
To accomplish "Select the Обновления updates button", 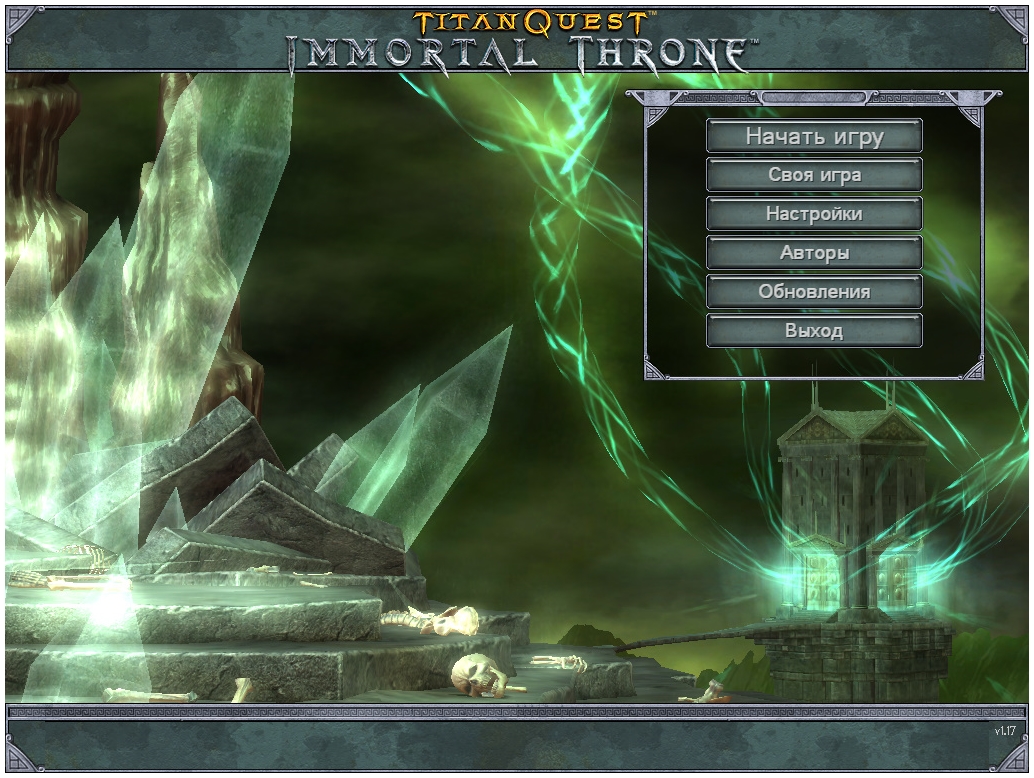I will 814,292.
